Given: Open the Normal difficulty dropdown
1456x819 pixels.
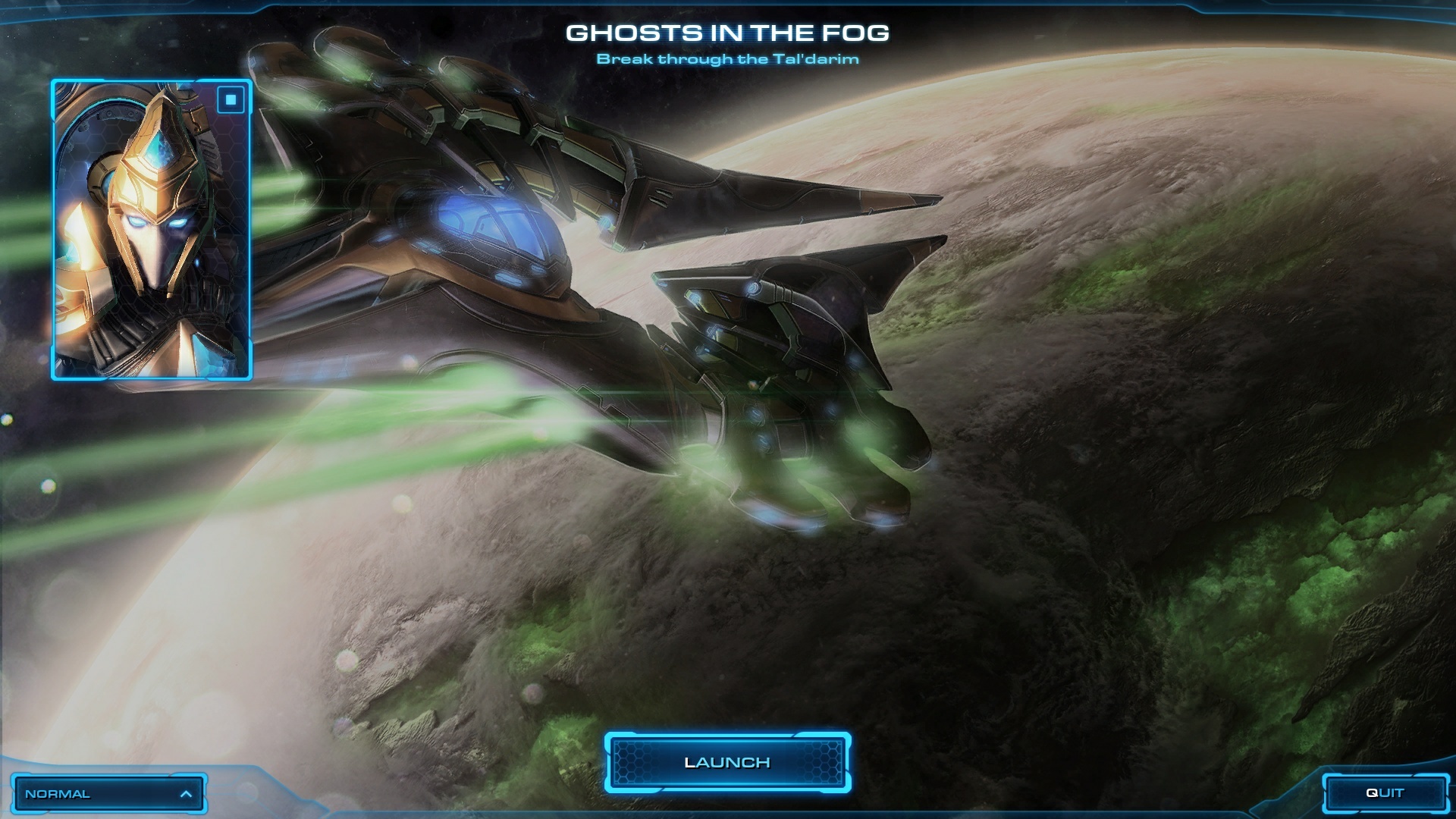Looking at the screenshot, I should coord(108,794).
